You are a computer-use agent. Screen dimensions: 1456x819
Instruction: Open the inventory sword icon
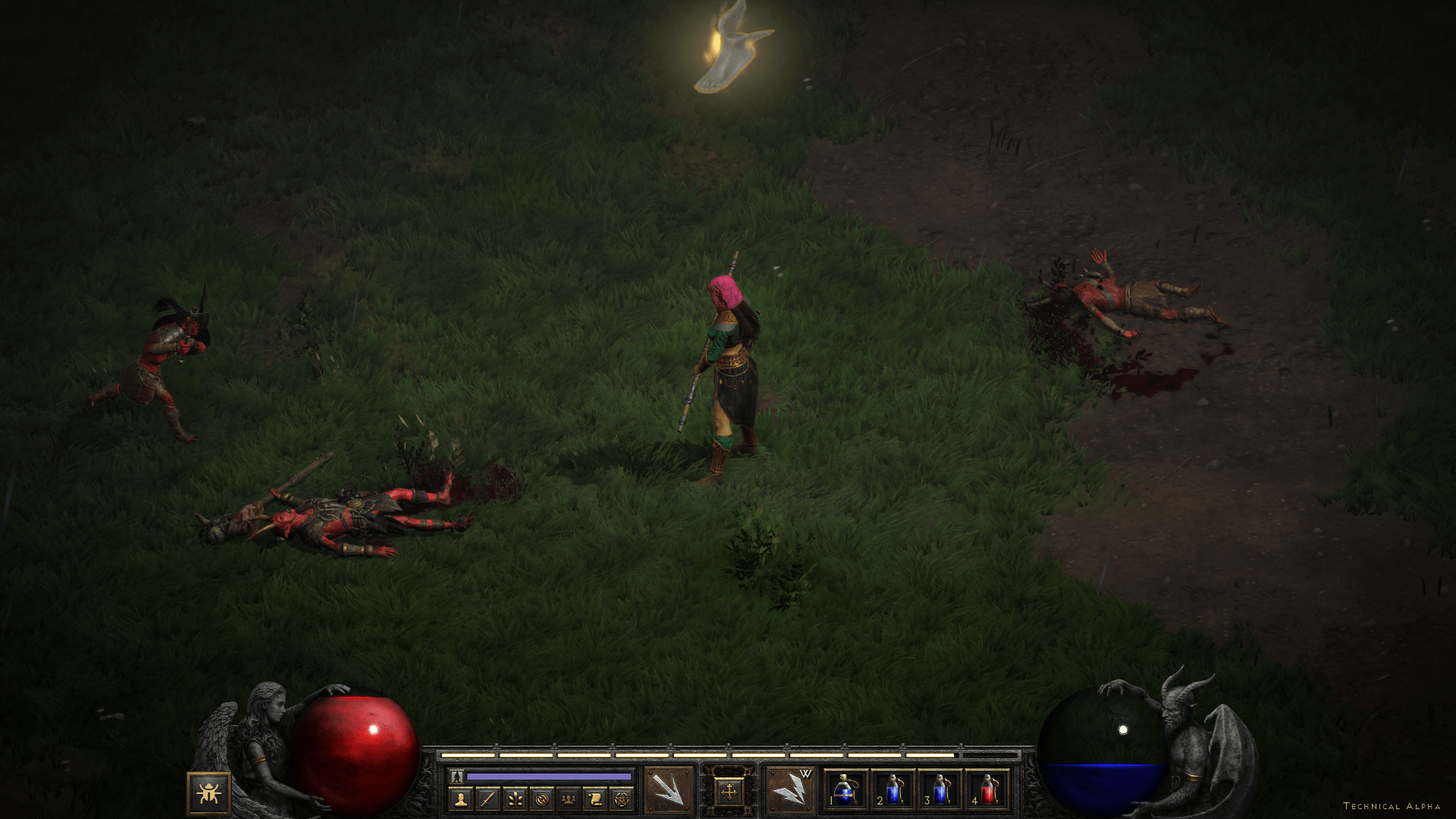(x=488, y=799)
